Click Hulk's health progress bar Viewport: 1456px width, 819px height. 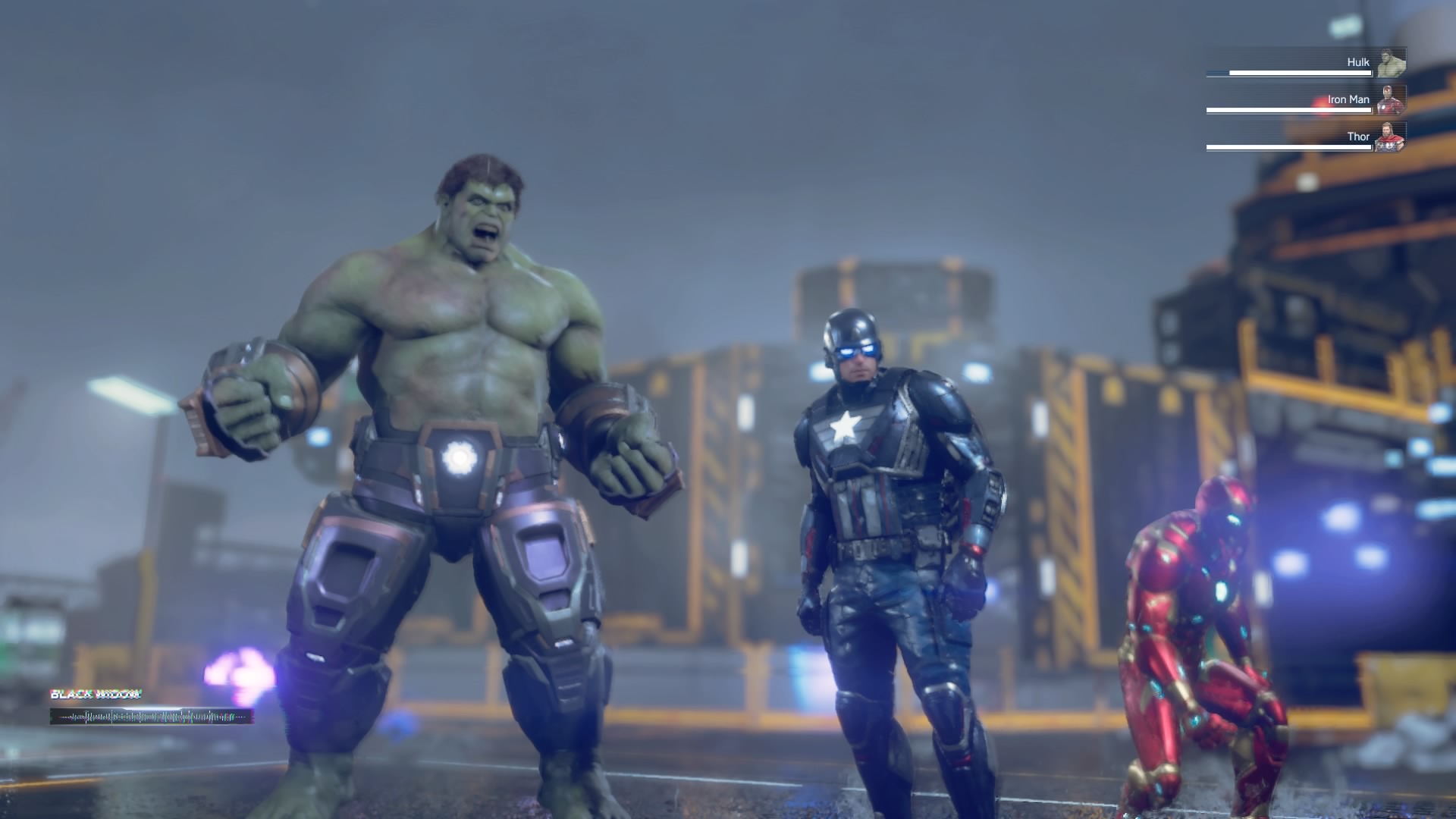click(x=1289, y=72)
